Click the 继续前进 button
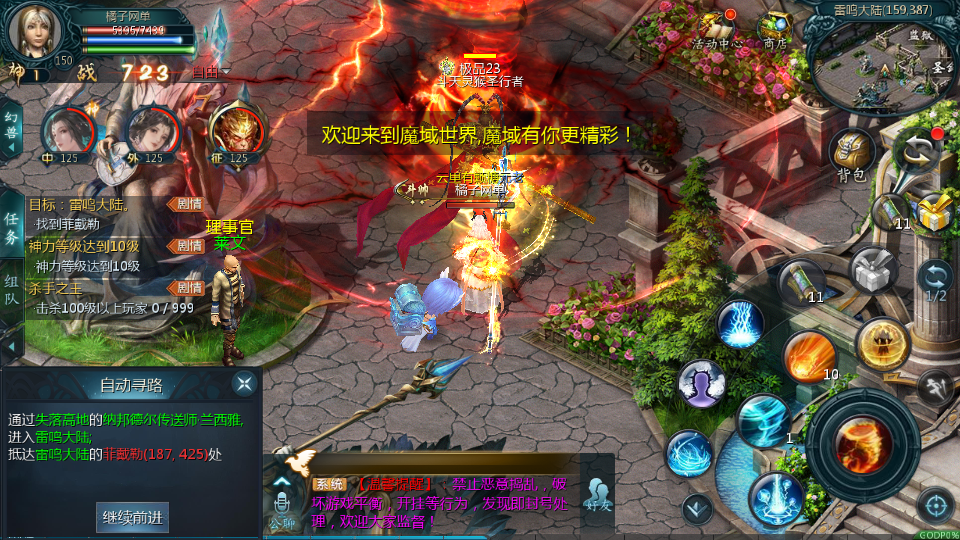Screen dimensions: 960x540 (132, 517)
